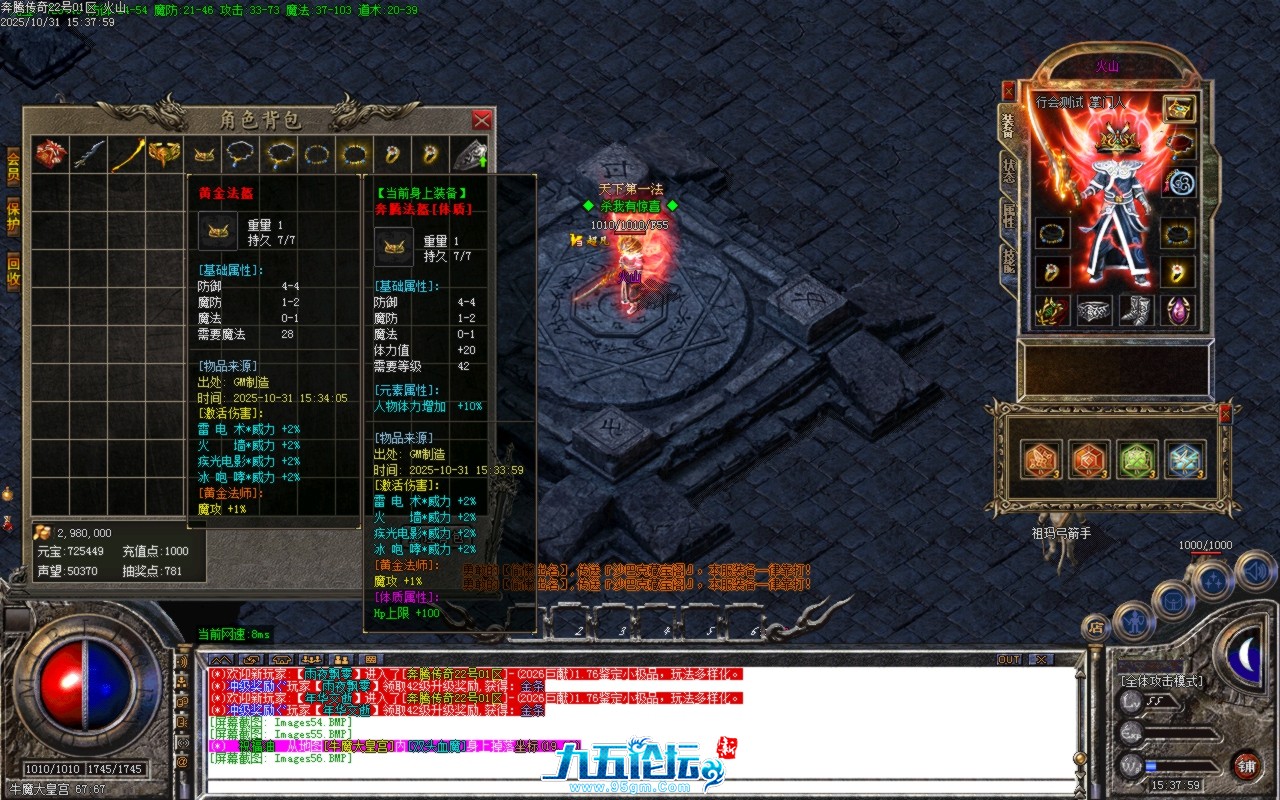Click the crown helmet equipment slot
Screen dimensions: 1280x800
tap(1118, 143)
